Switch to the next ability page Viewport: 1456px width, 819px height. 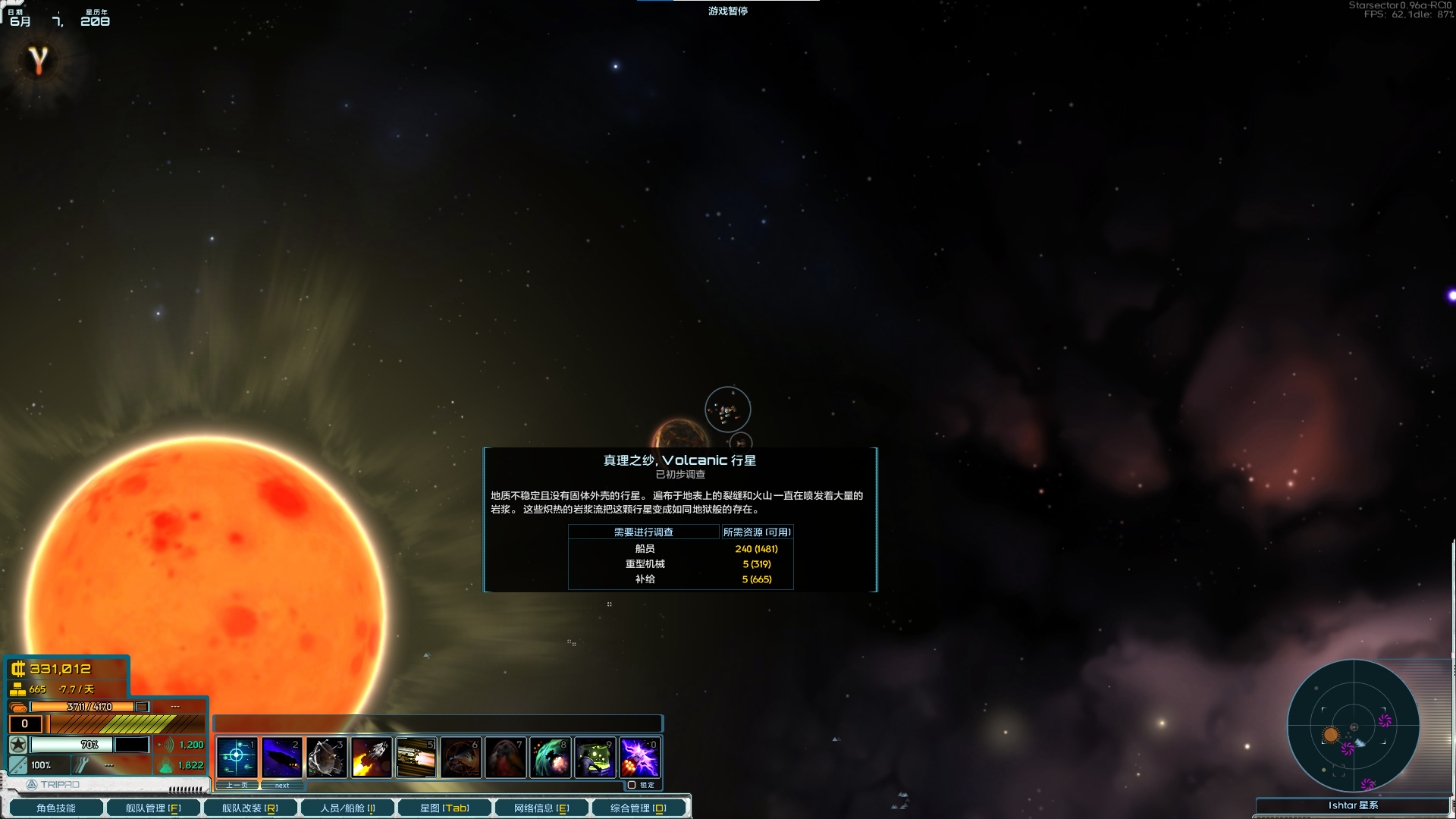point(282,786)
